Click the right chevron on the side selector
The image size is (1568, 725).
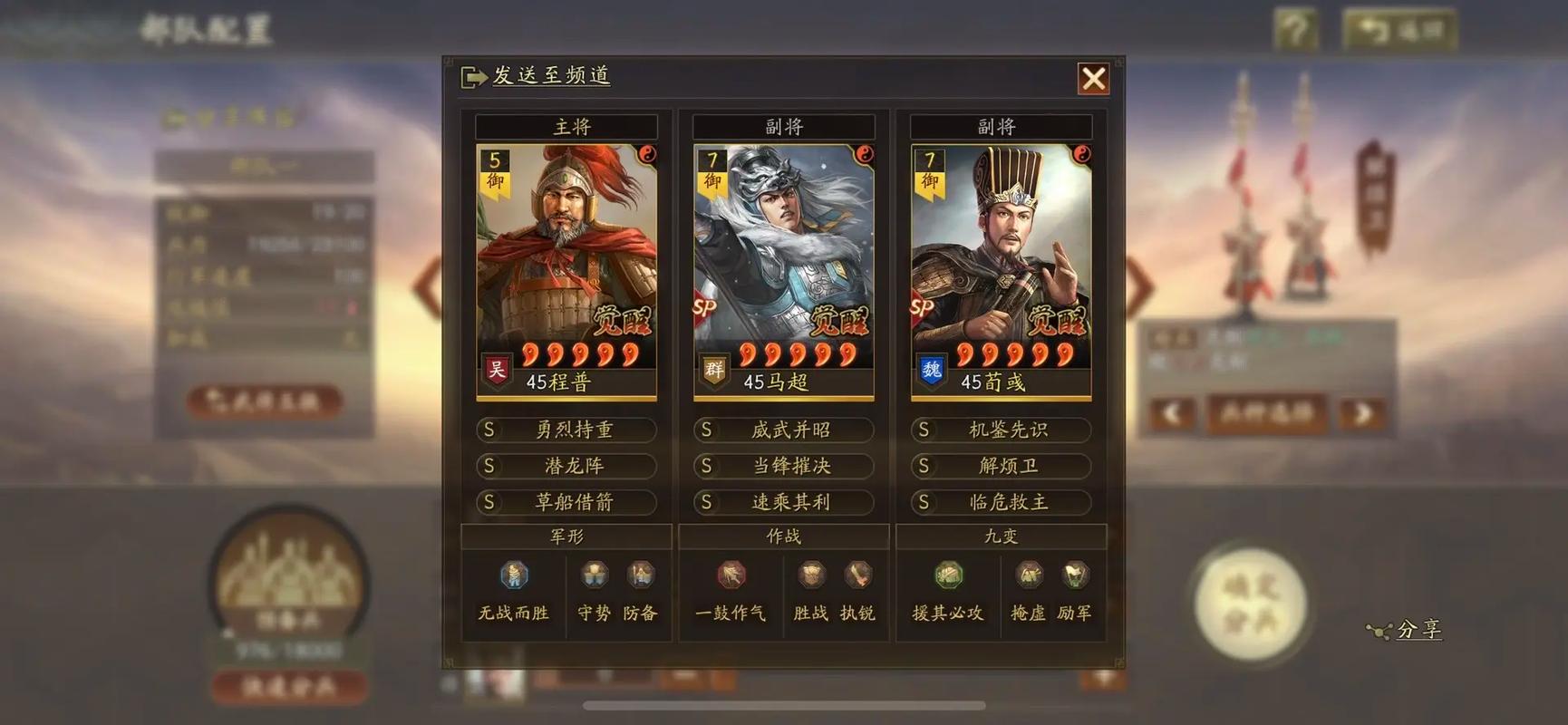pyautogui.click(x=1363, y=413)
